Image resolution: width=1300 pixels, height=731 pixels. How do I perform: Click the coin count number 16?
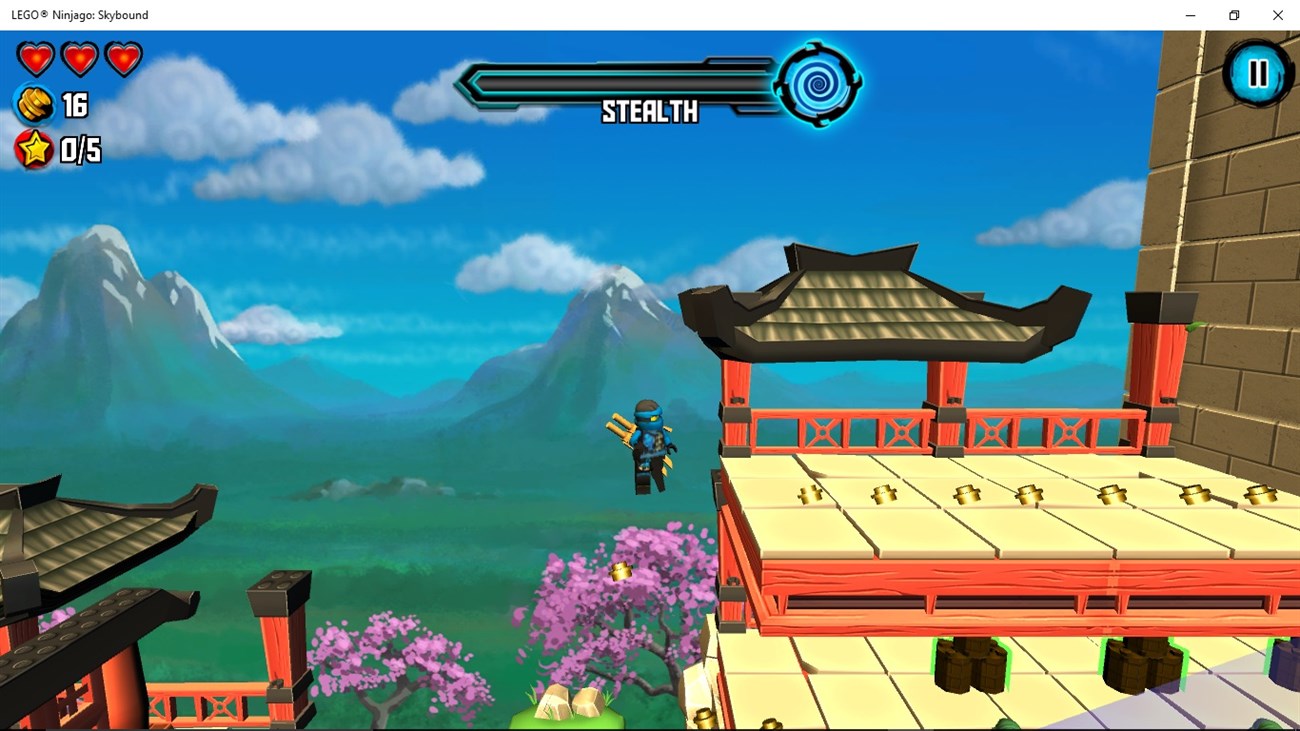75,104
